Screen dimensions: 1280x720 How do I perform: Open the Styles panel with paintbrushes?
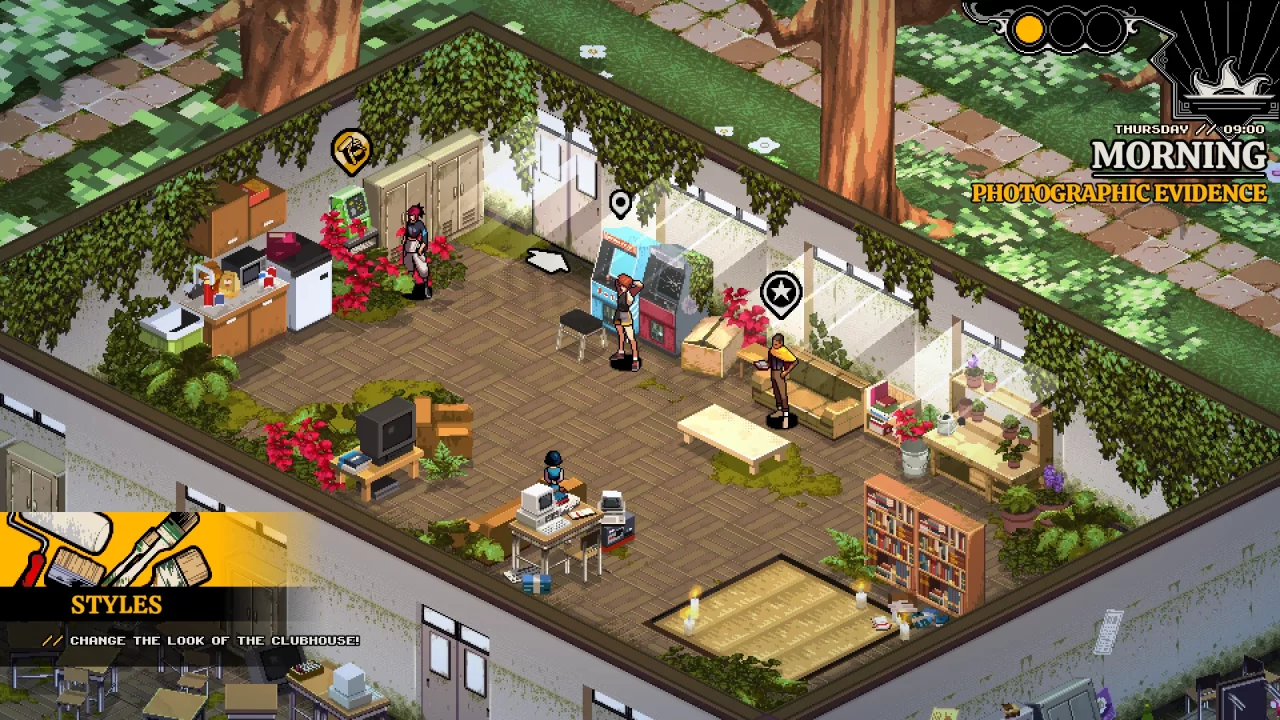[x=140, y=580]
